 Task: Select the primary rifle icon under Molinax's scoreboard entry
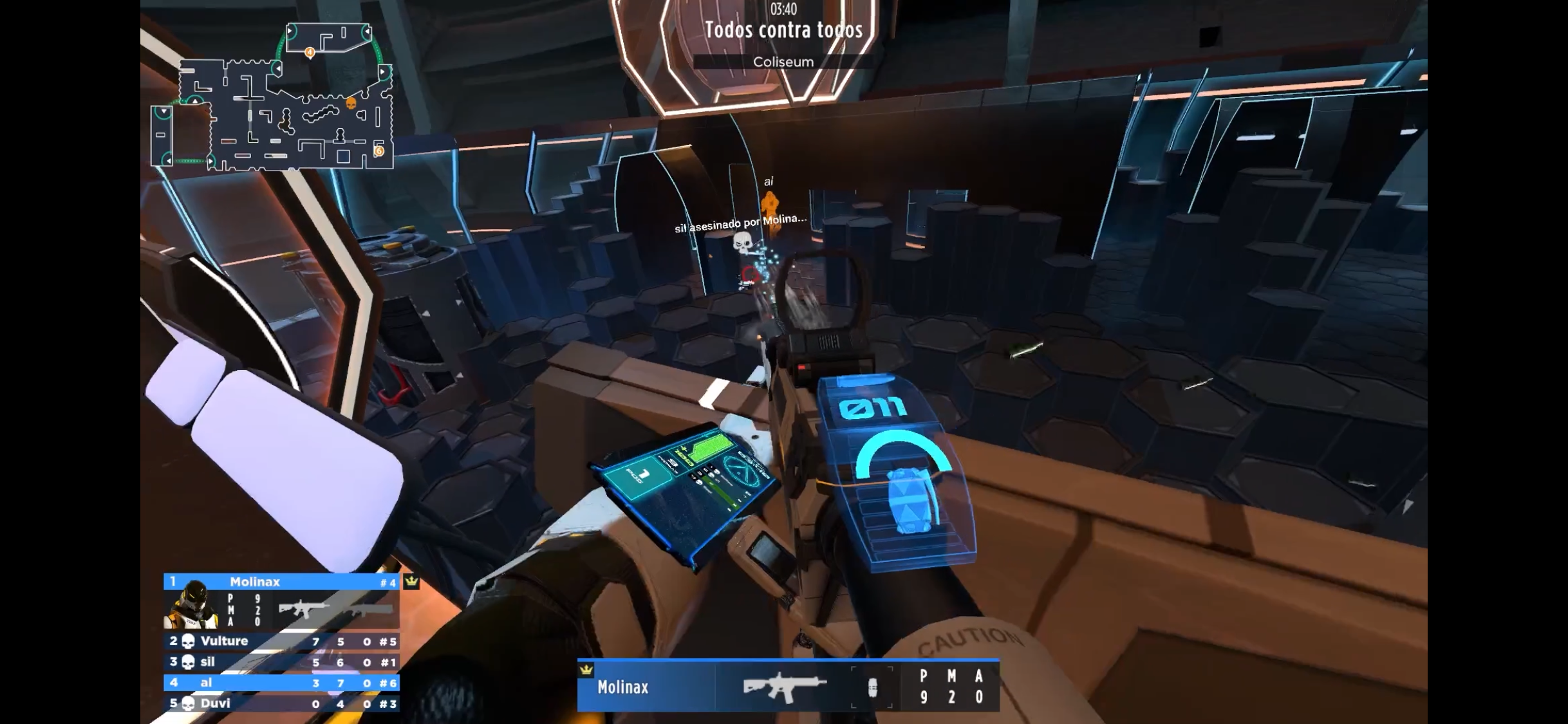pos(302,609)
